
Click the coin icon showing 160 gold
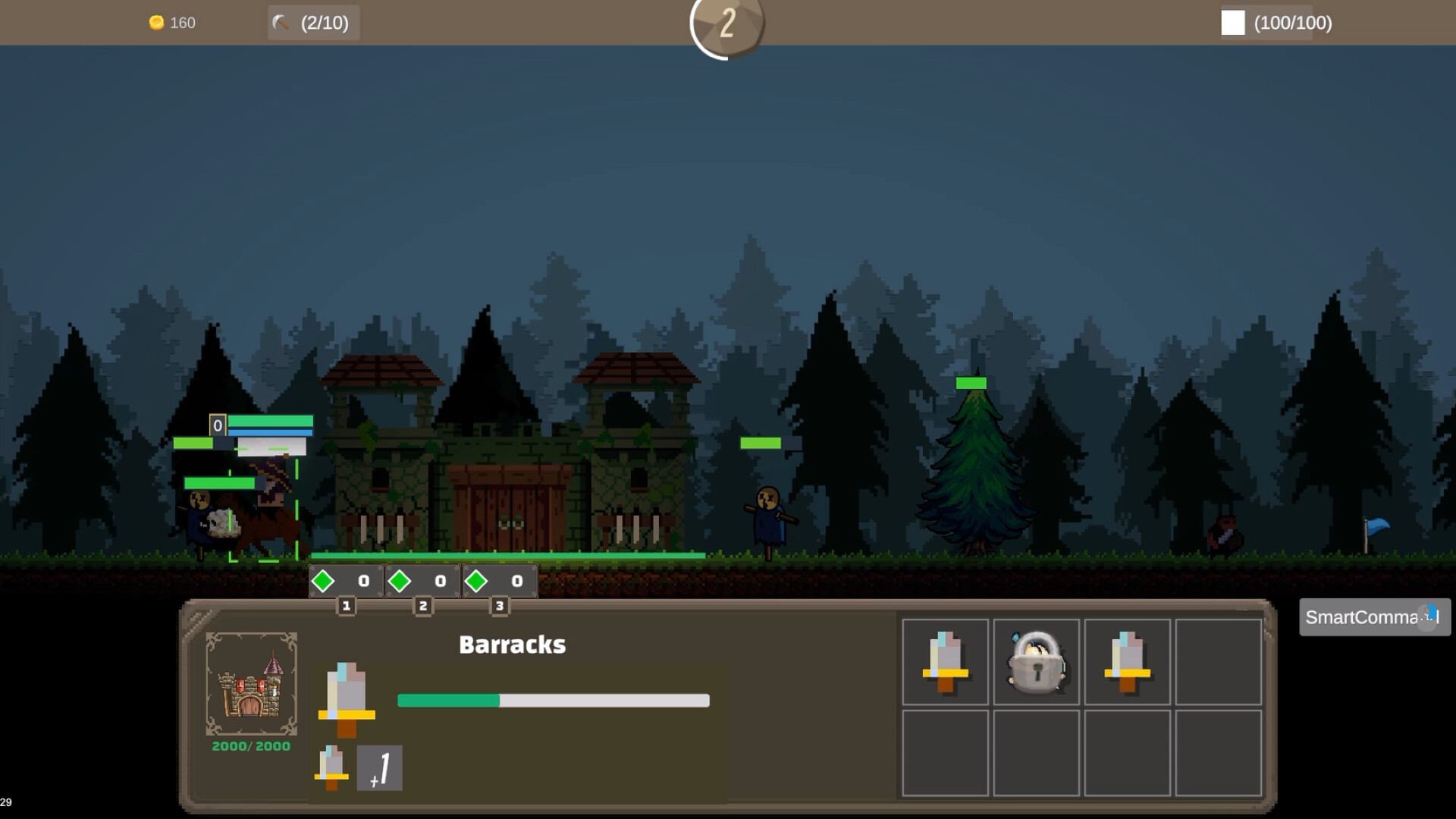tap(157, 22)
